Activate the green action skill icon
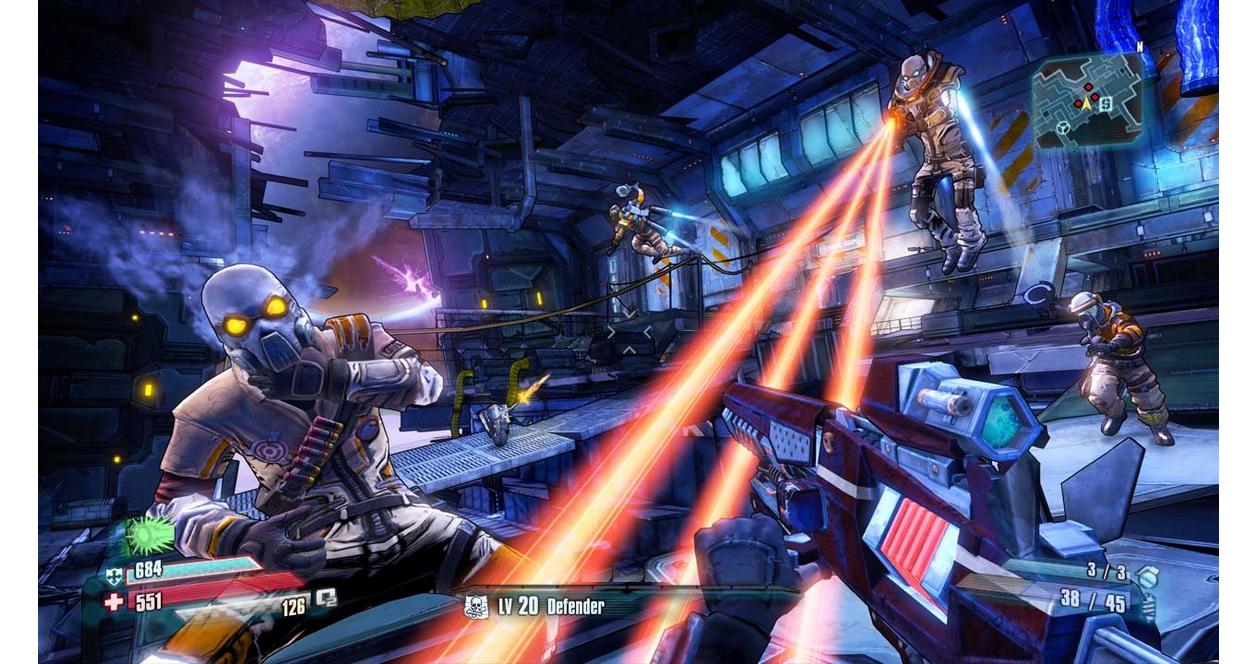Screen dimensions: 1256x664 point(149,535)
